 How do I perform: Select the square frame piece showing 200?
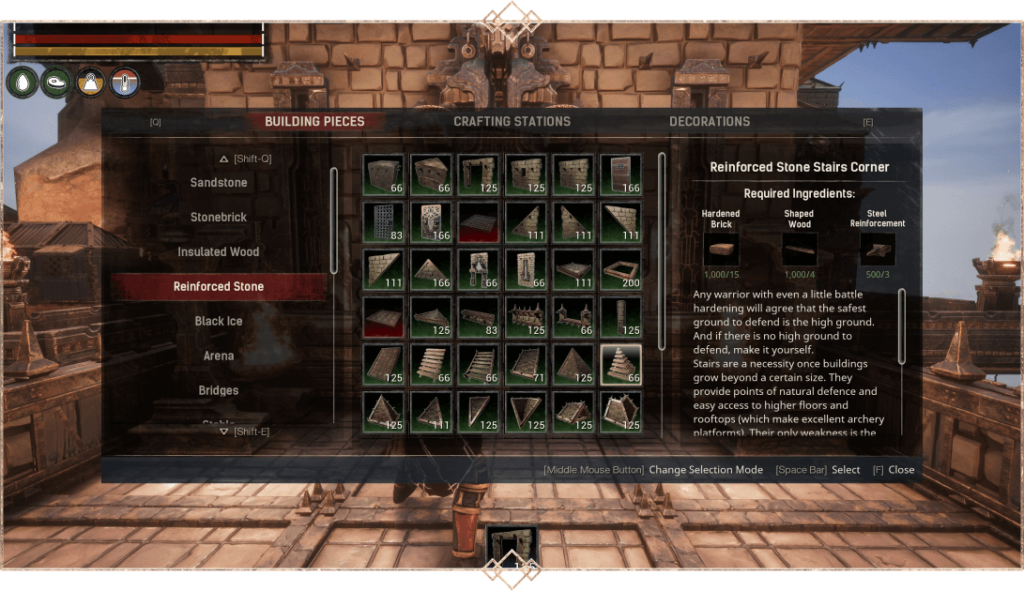[621, 270]
